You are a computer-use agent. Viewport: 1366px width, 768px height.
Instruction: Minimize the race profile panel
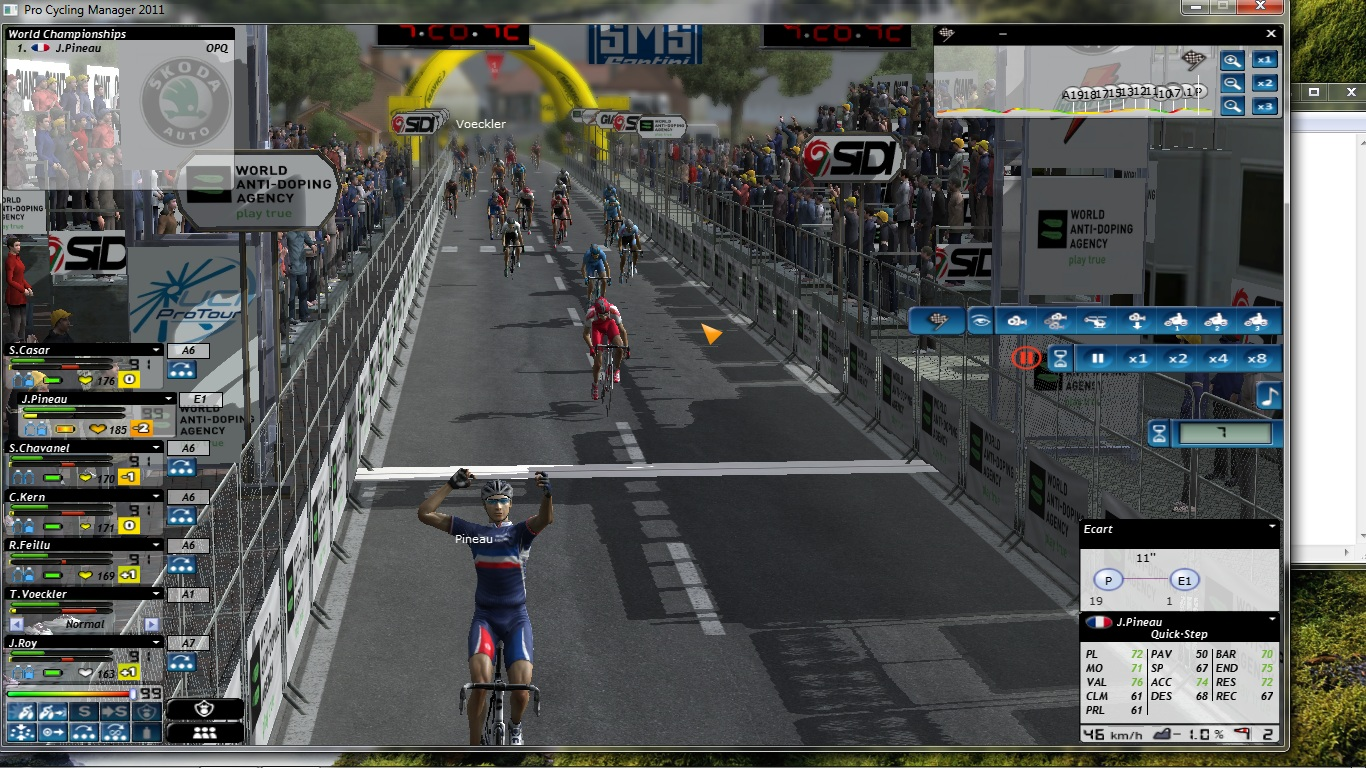tap(1003, 33)
